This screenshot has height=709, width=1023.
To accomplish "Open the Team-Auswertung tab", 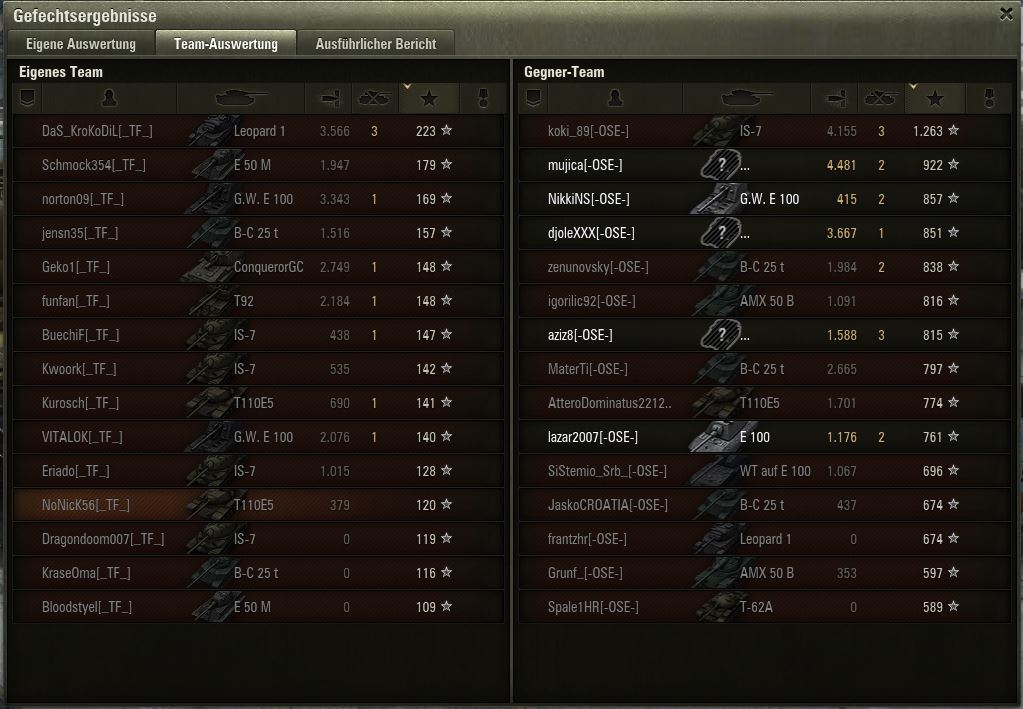I will pyautogui.click(x=225, y=44).
